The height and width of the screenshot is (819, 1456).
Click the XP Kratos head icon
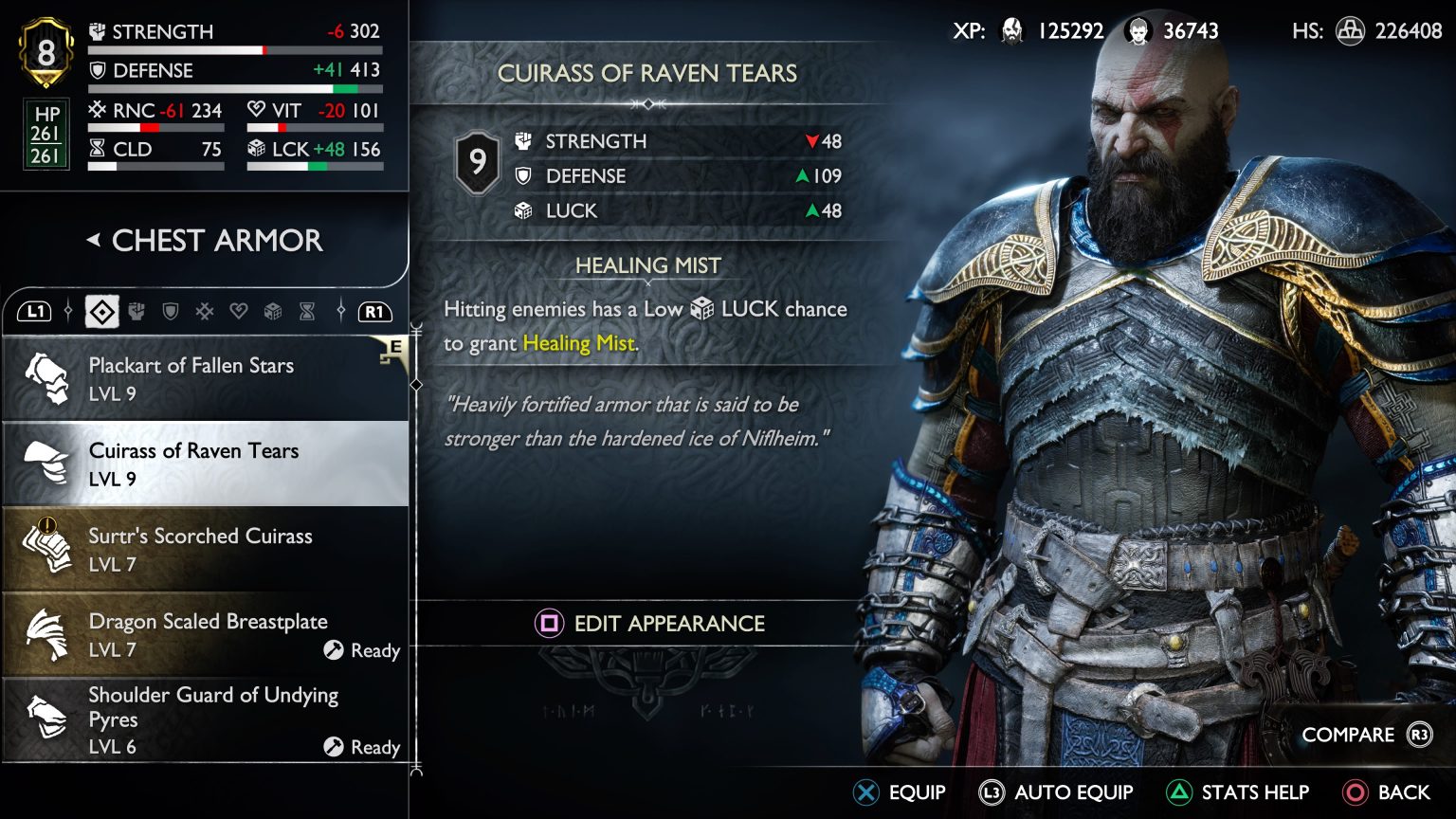[x=1012, y=30]
